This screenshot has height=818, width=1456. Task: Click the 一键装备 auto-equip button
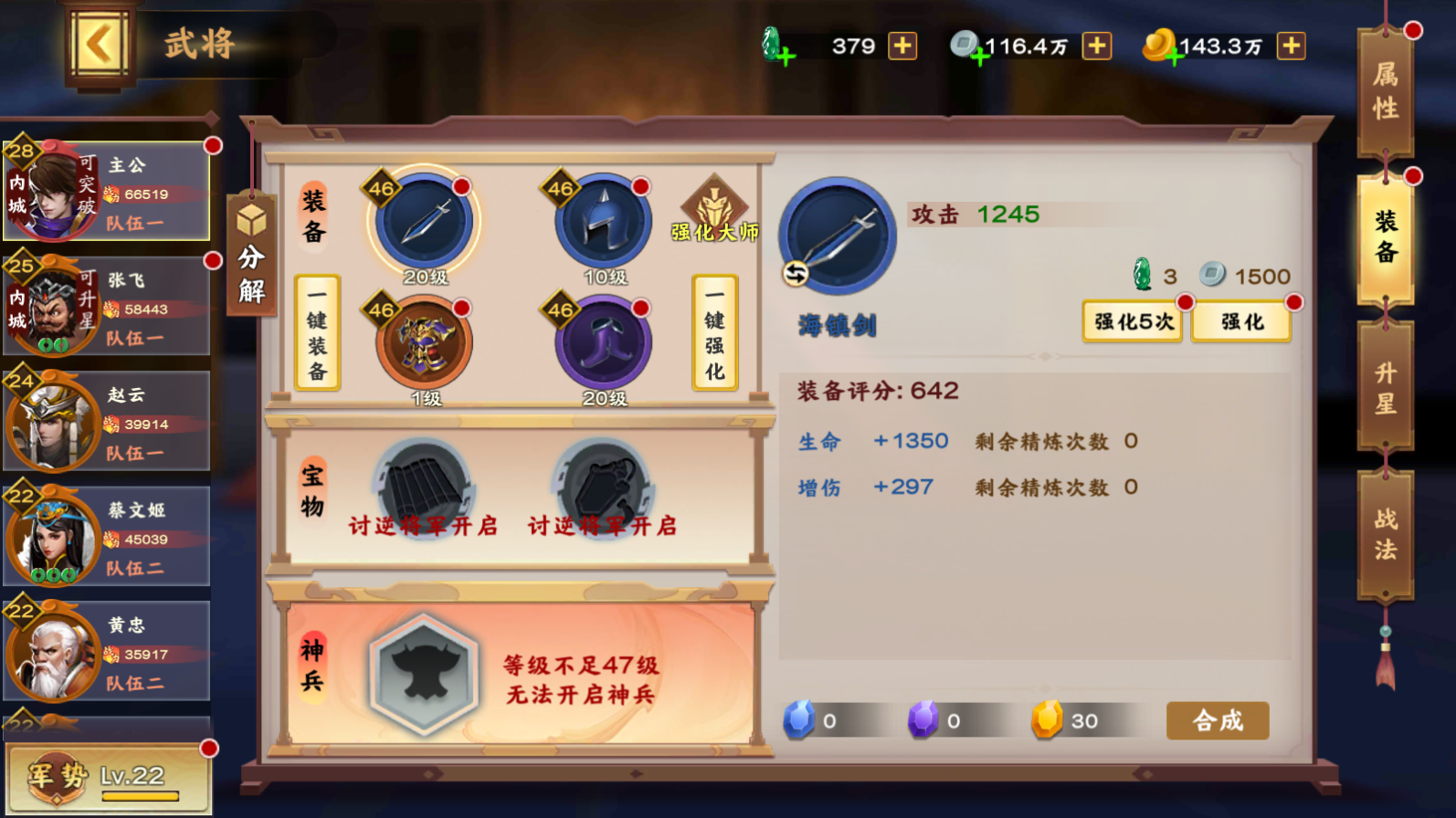pyautogui.click(x=317, y=332)
